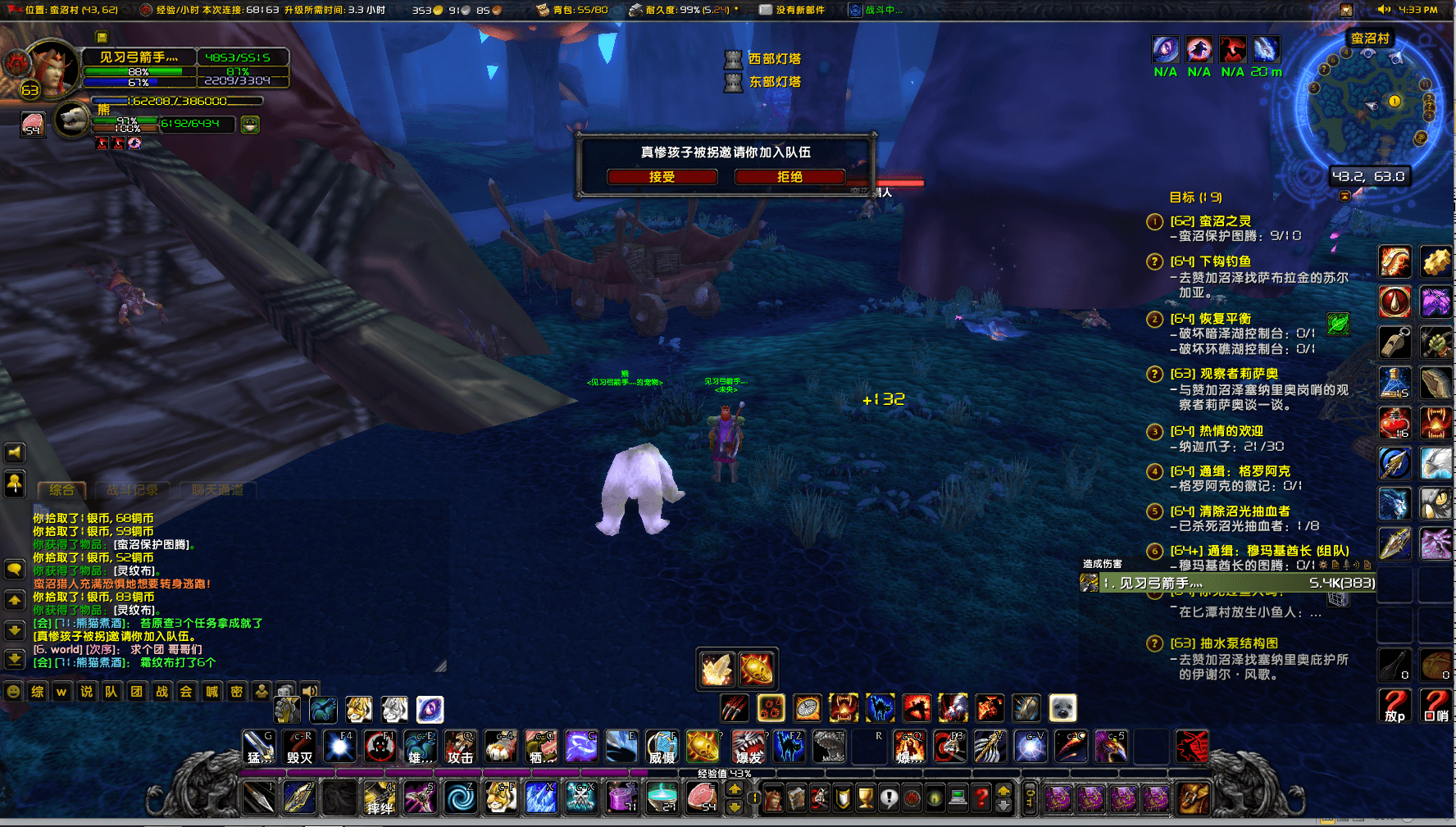Open the mail indicator 没有新邮件
The height and width of the screenshot is (827, 1456).
tap(792, 10)
